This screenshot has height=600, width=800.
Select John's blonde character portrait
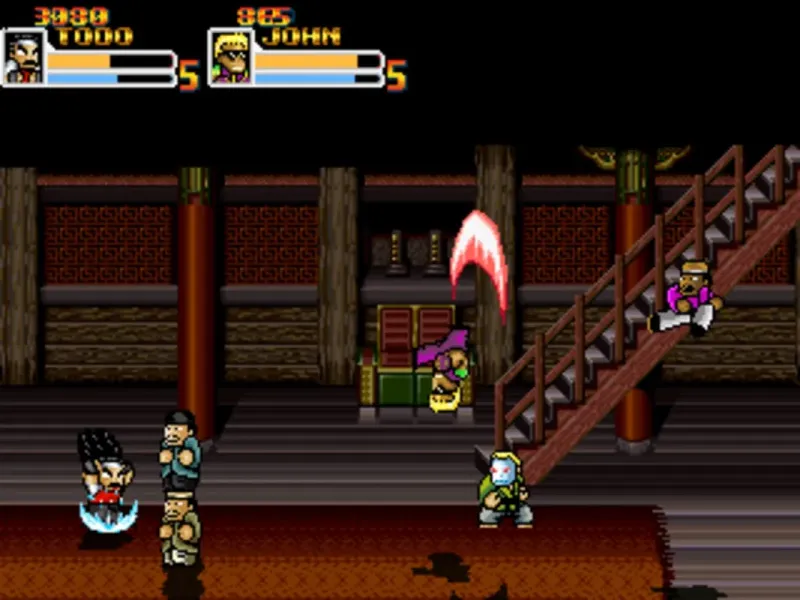(x=230, y=57)
